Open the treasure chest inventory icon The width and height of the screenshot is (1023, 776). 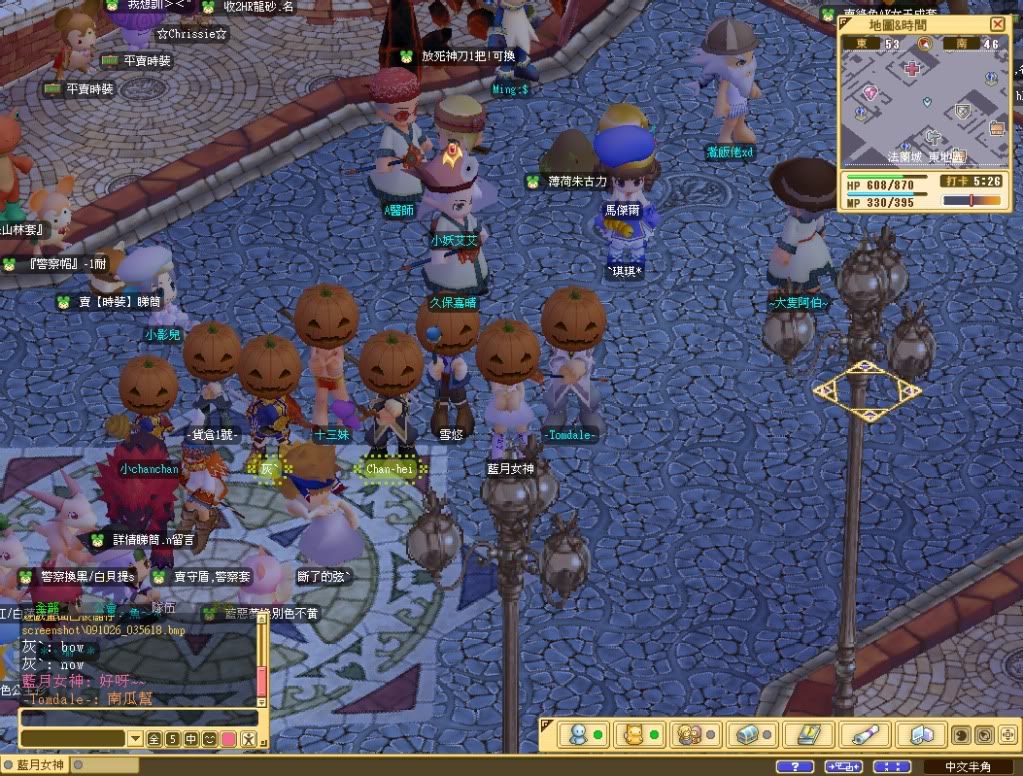746,735
